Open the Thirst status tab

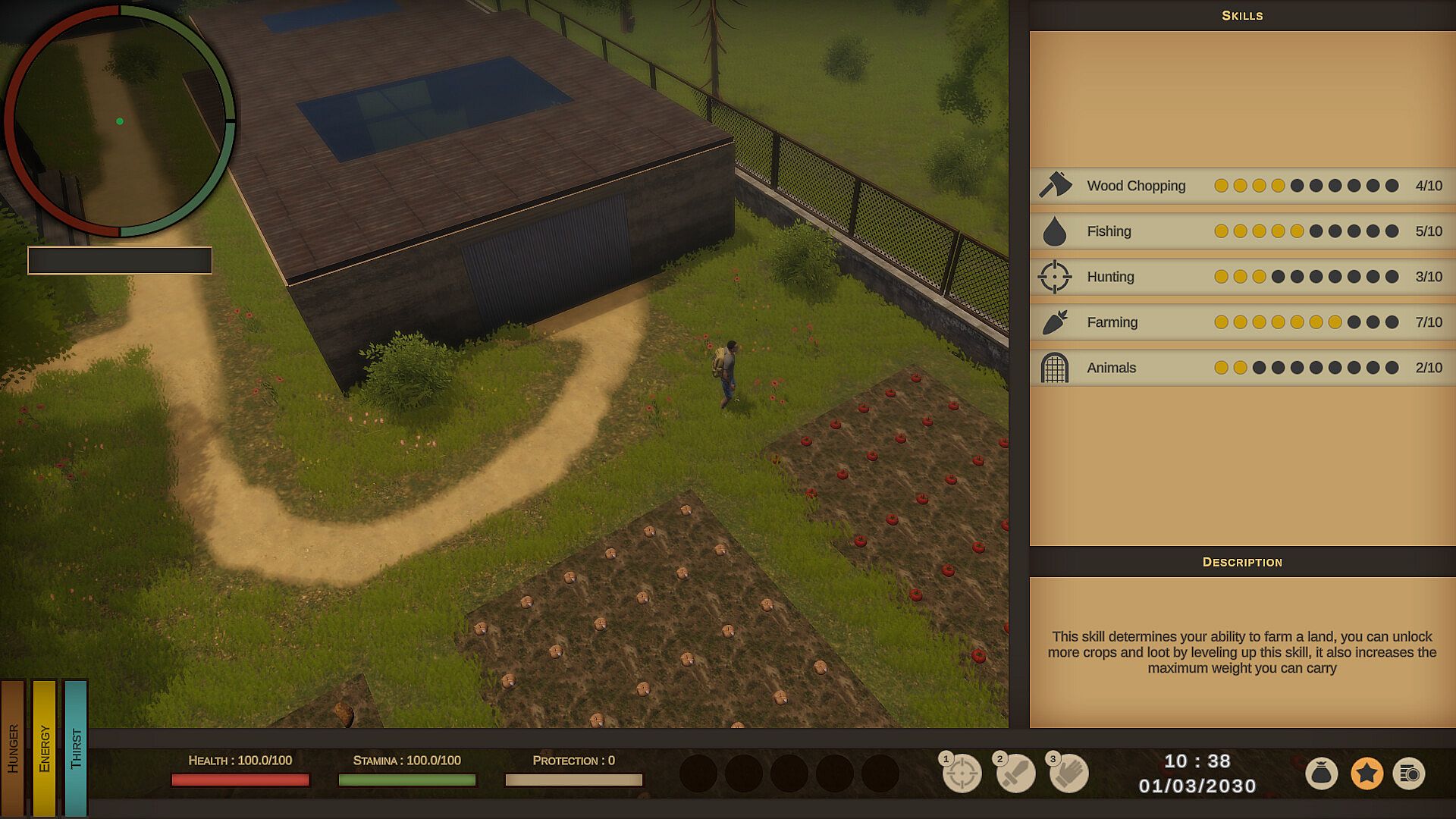coord(75,748)
